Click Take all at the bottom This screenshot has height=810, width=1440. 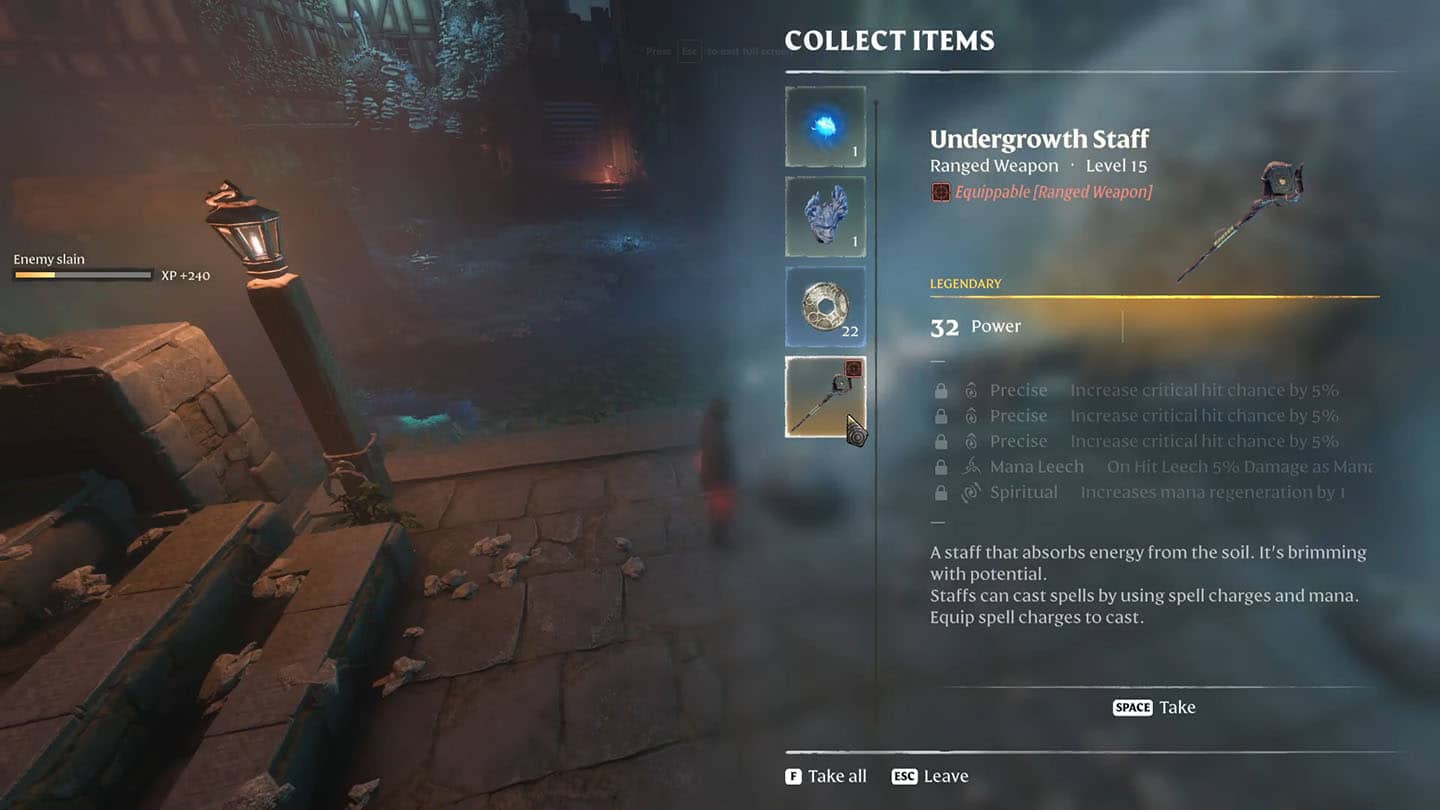point(826,776)
